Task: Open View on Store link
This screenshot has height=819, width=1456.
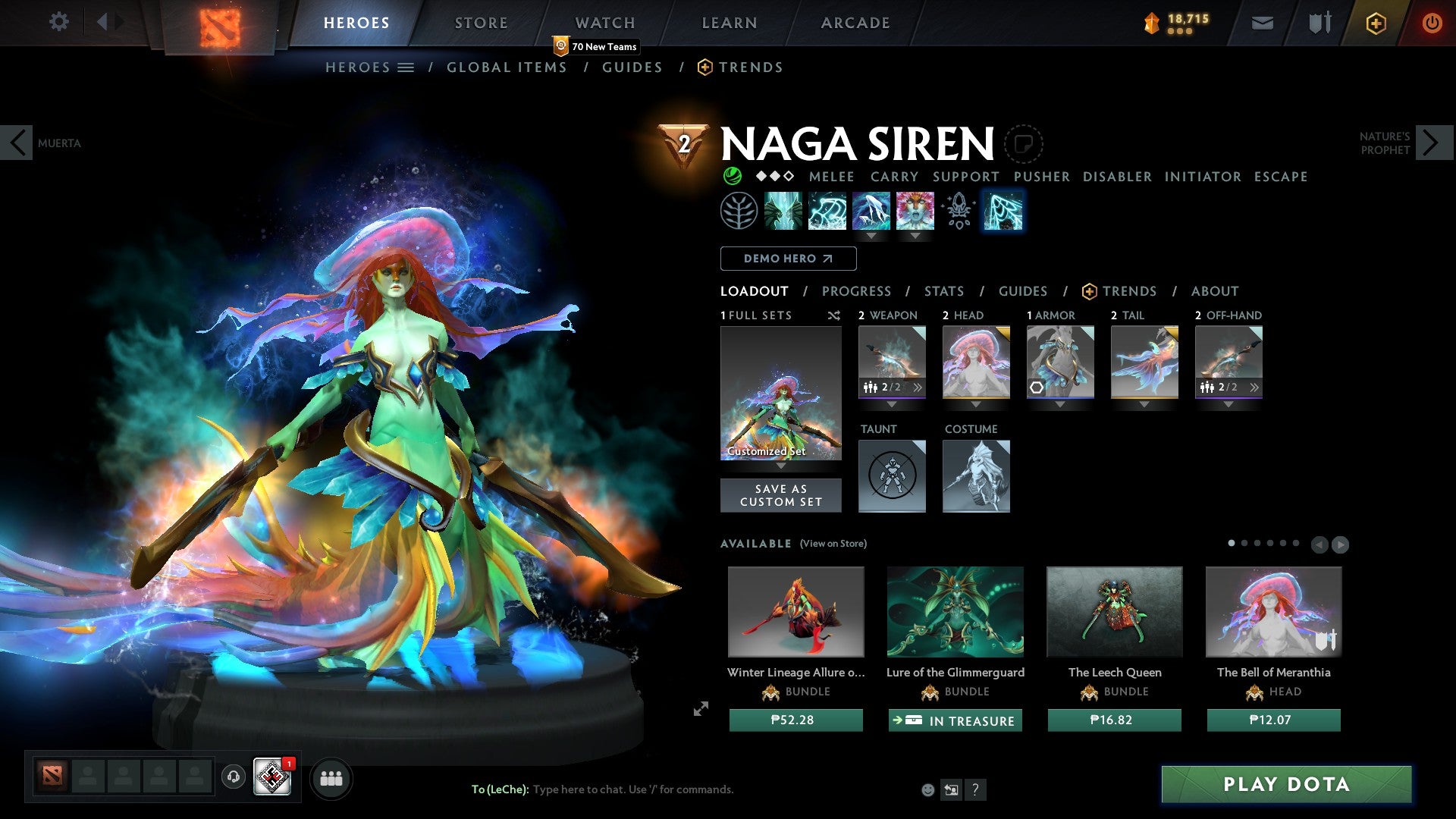Action: pyautogui.click(x=833, y=544)
